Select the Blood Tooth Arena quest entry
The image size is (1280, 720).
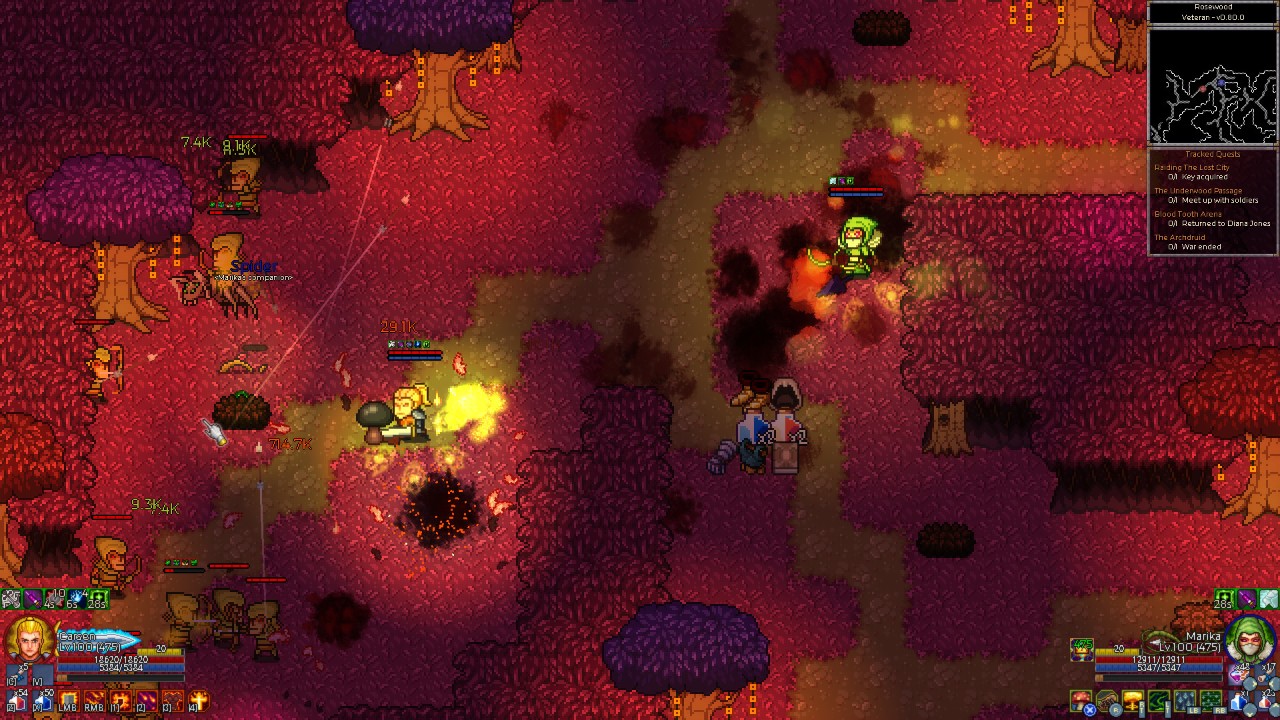1188,214
